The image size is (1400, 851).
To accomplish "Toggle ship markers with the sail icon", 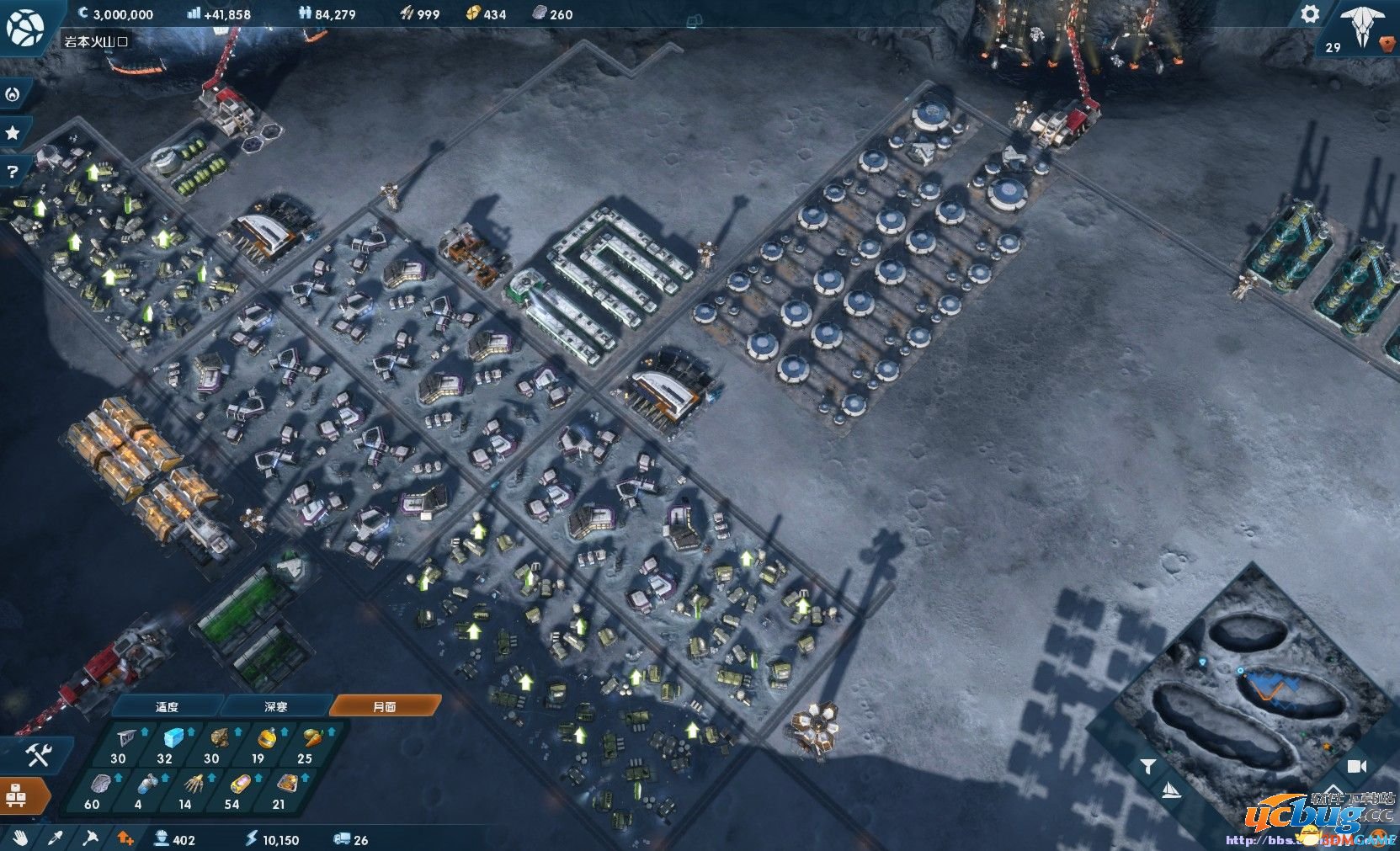I will pos(1171,791).
